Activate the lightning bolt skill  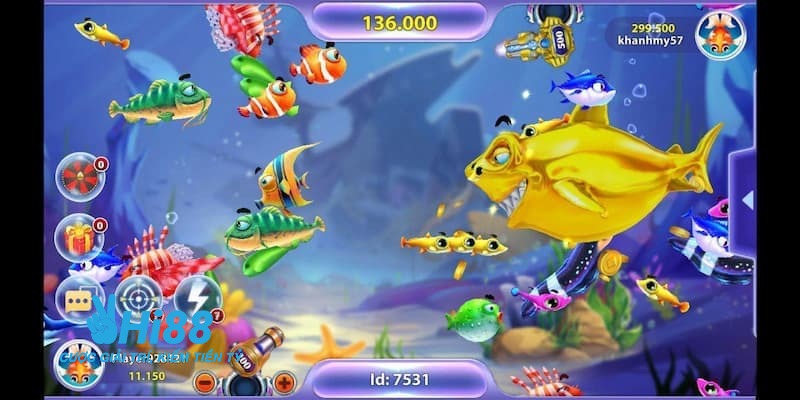(x=197, y=296)
